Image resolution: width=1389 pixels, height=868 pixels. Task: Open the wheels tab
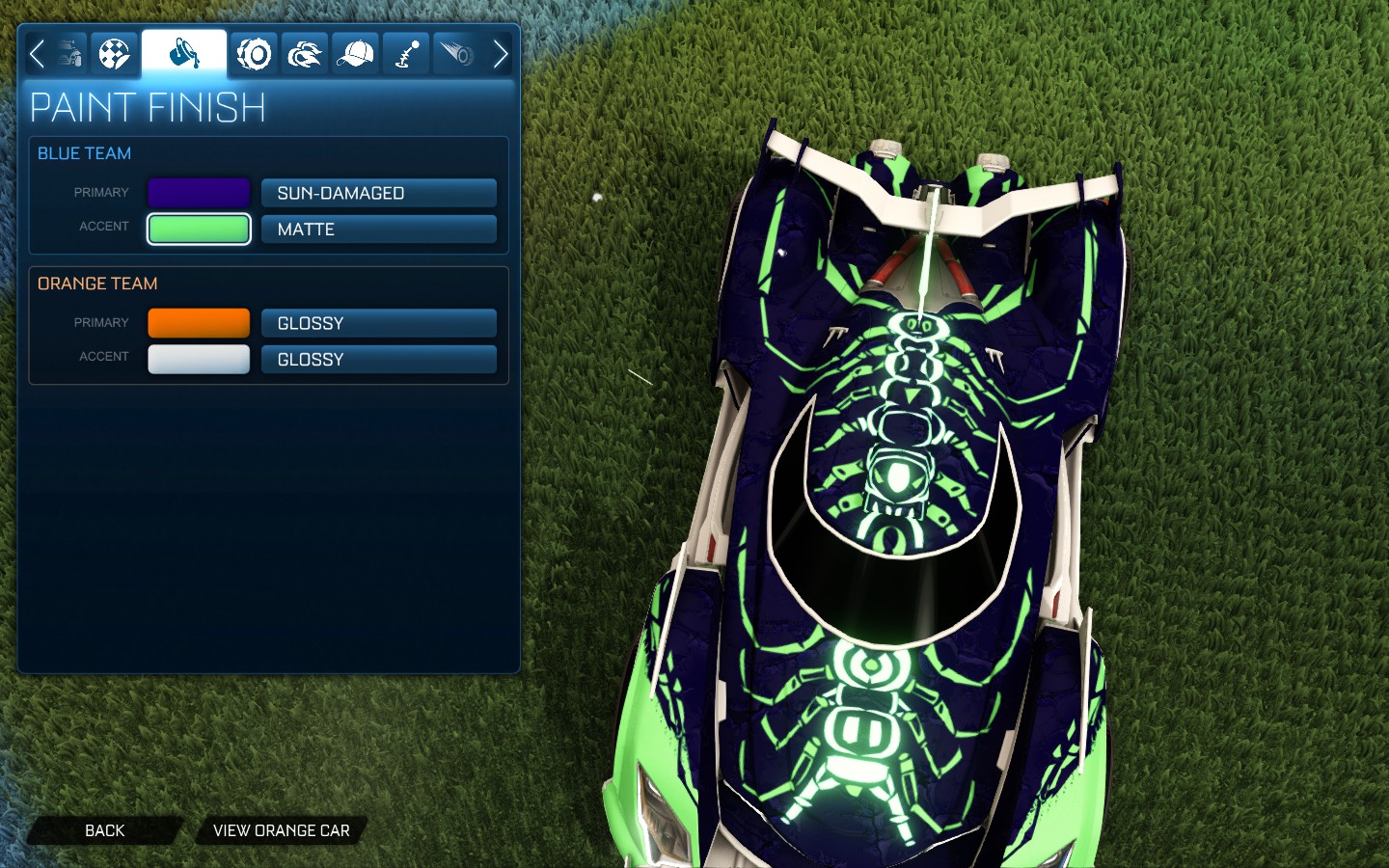click(x=255, y=53)
